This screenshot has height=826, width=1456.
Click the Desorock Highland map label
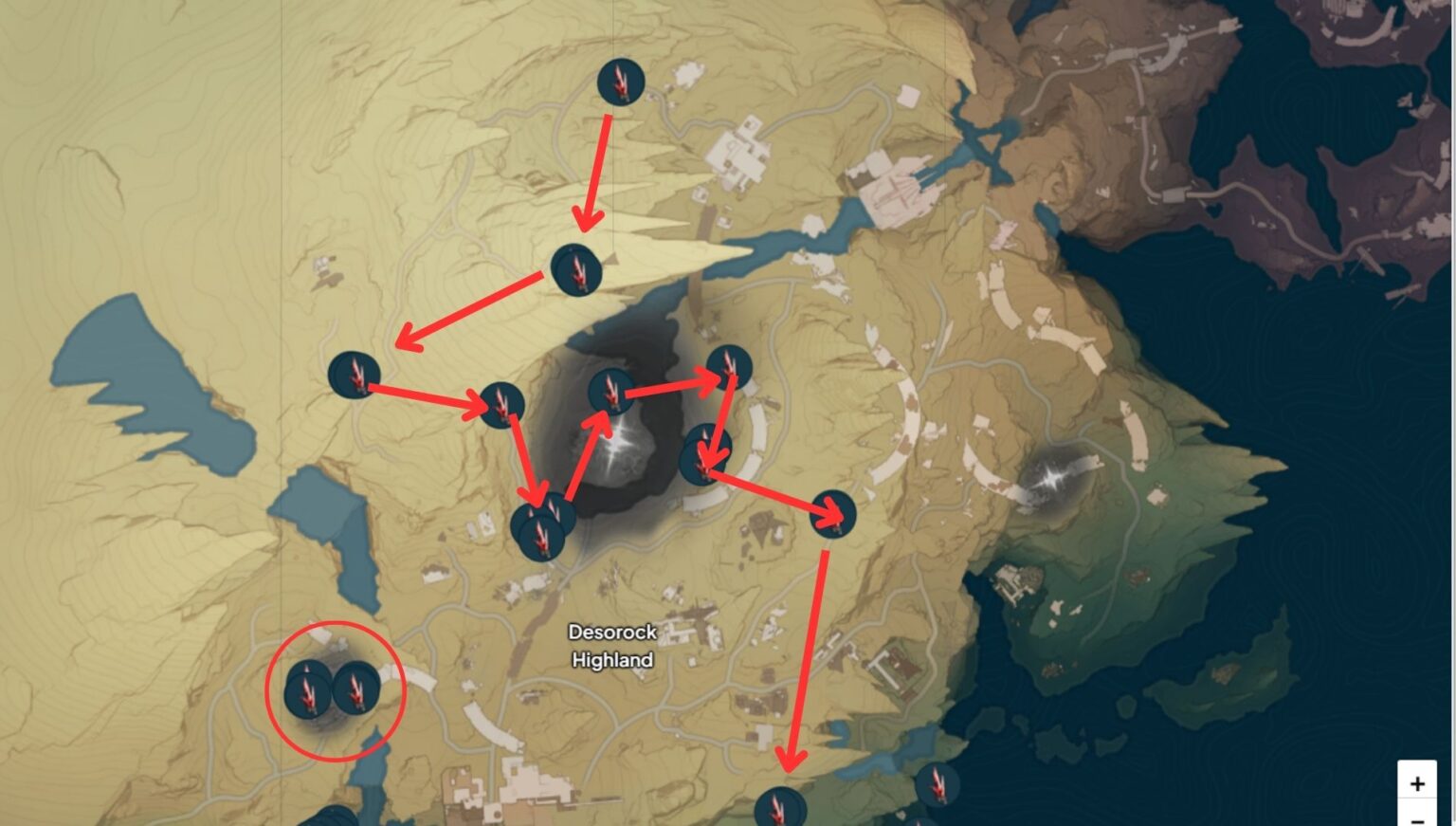[612, 645]
